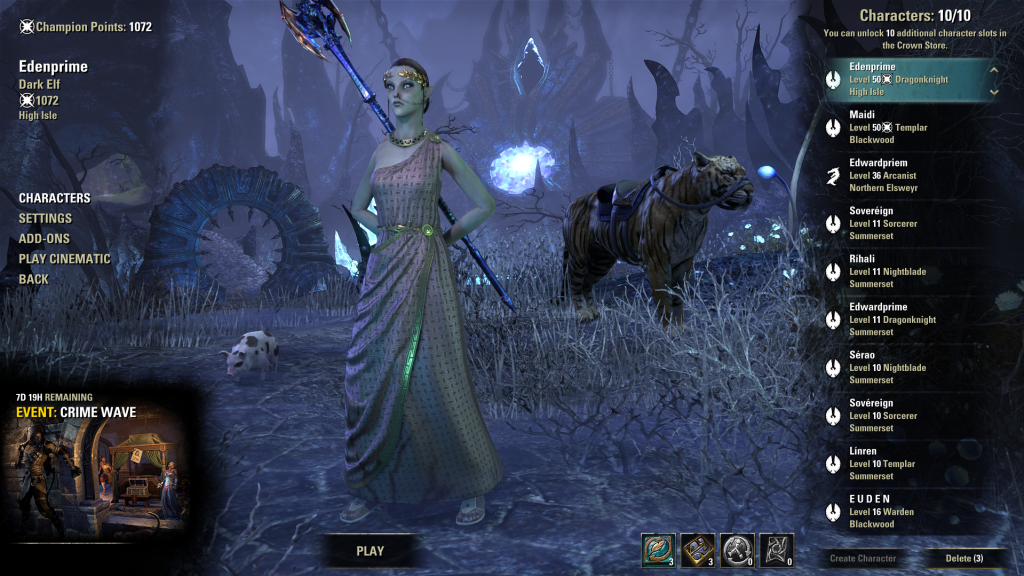Select the CHARACTERS menu entry
This screenshot has height=576, width=1024.
tap(55, 198)
